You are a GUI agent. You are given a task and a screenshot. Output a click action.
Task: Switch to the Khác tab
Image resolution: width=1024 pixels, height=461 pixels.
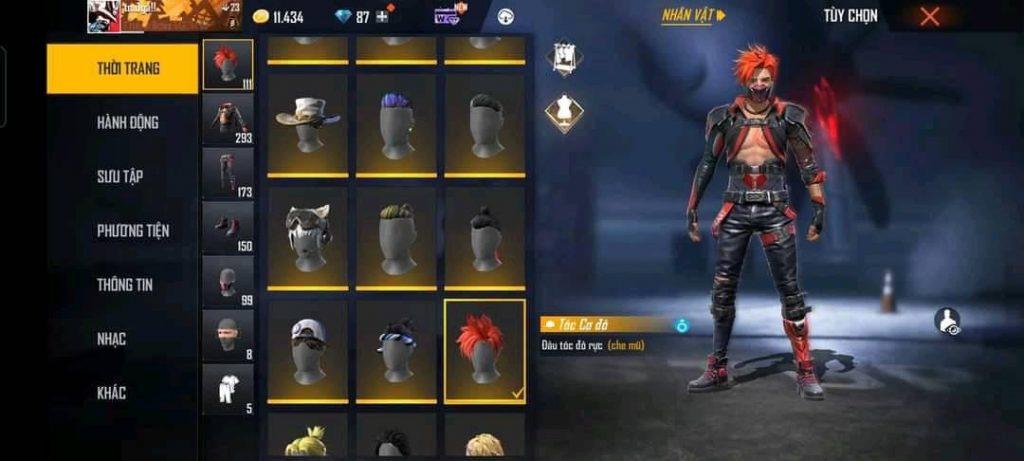pyautogui.click(x=112, y=392)
